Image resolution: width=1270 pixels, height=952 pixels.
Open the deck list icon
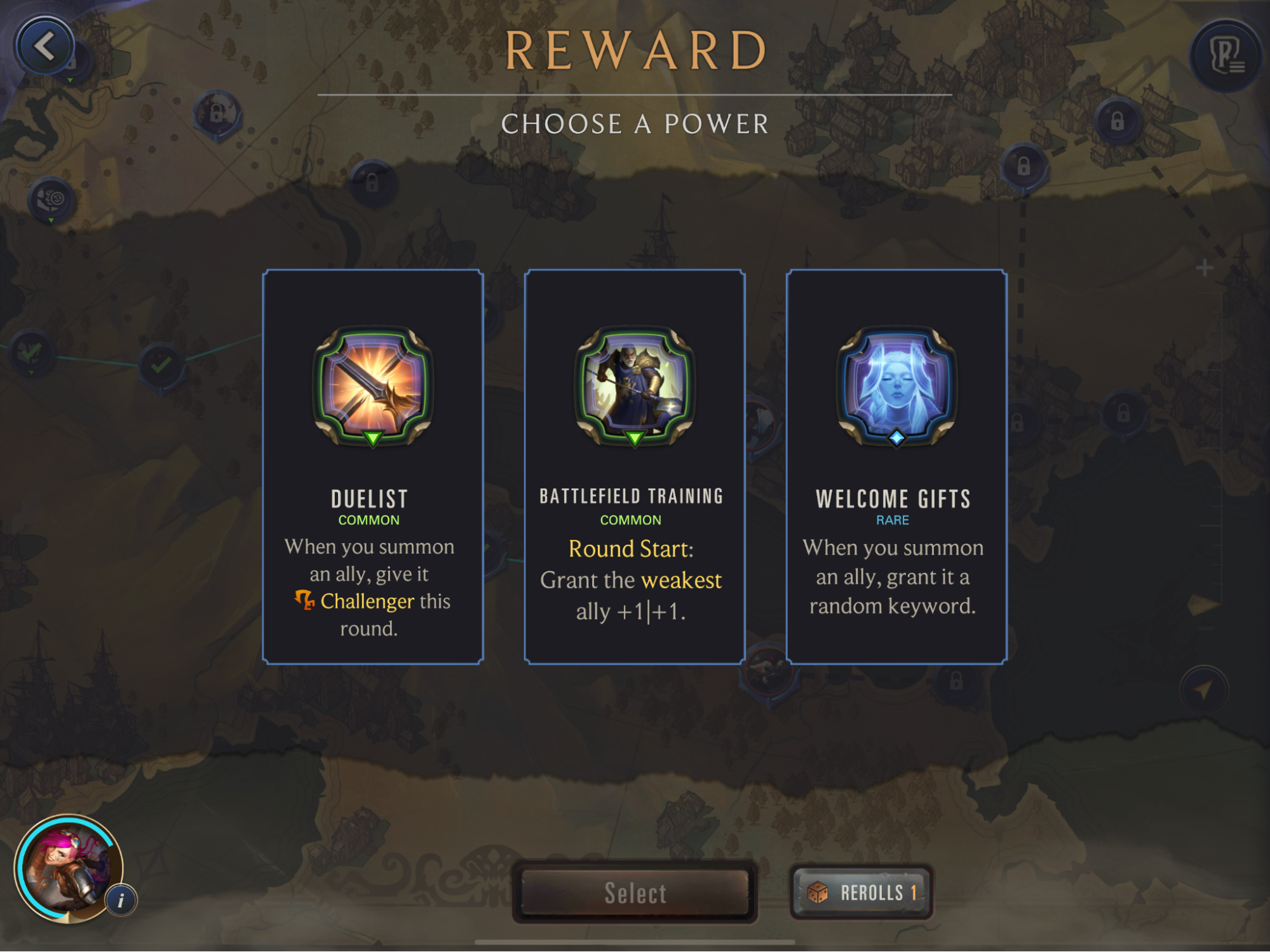pos(1225,56)
